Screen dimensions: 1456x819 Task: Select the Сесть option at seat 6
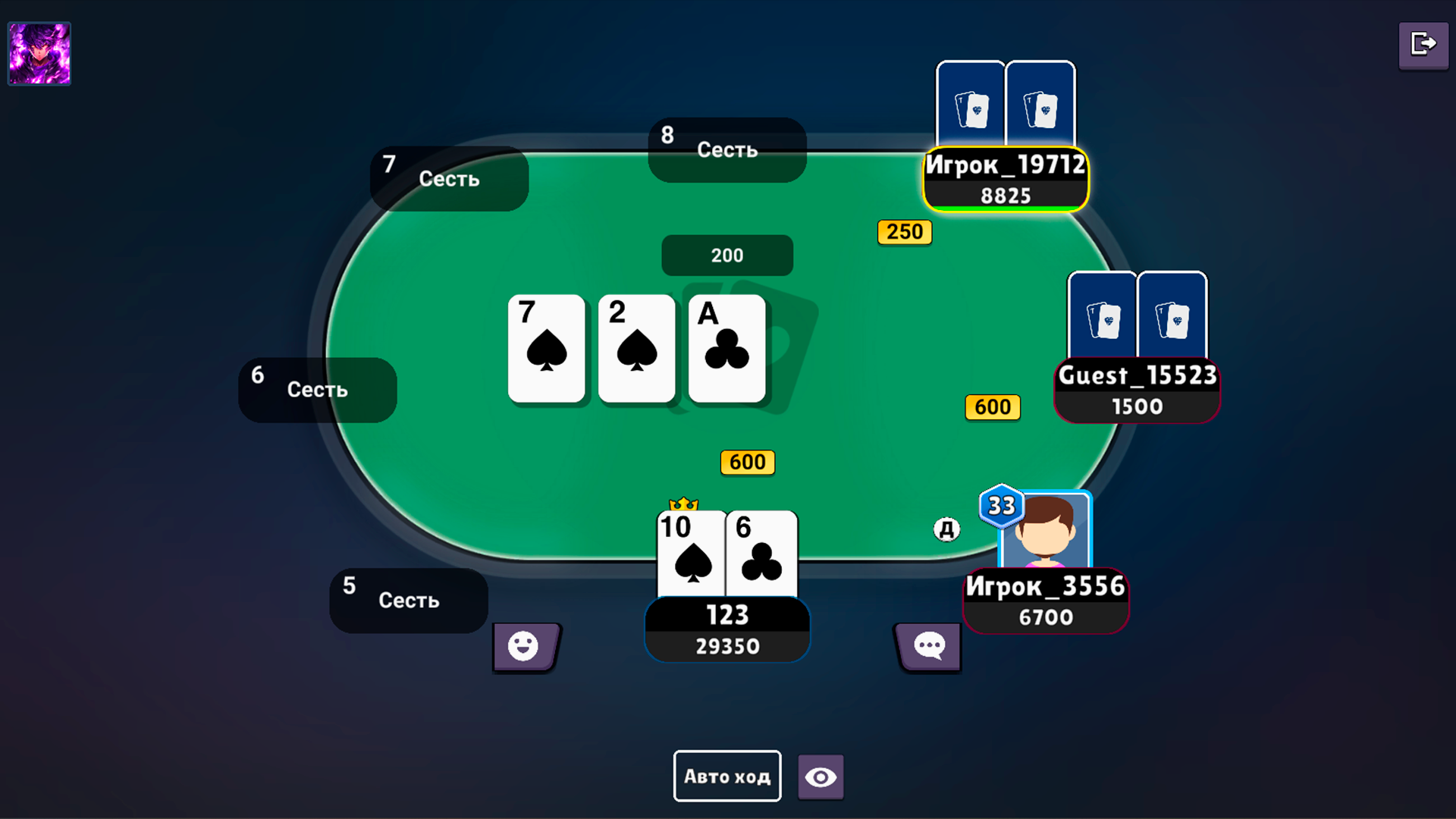(x=316, y=389)
